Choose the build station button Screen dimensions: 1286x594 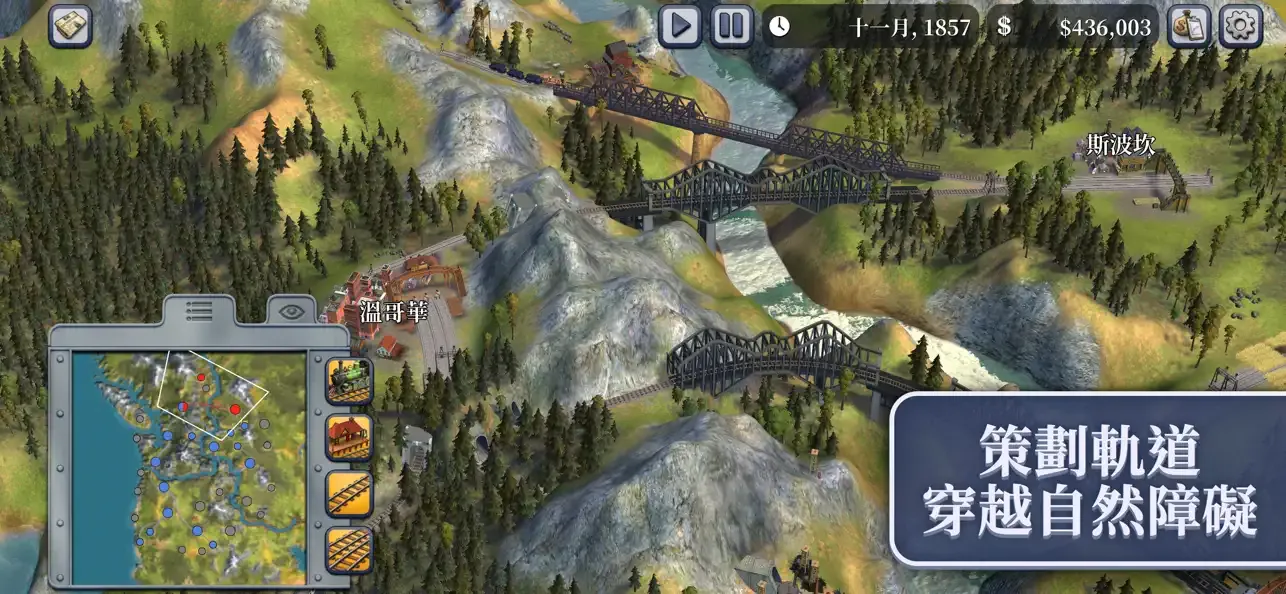[349, 437]
